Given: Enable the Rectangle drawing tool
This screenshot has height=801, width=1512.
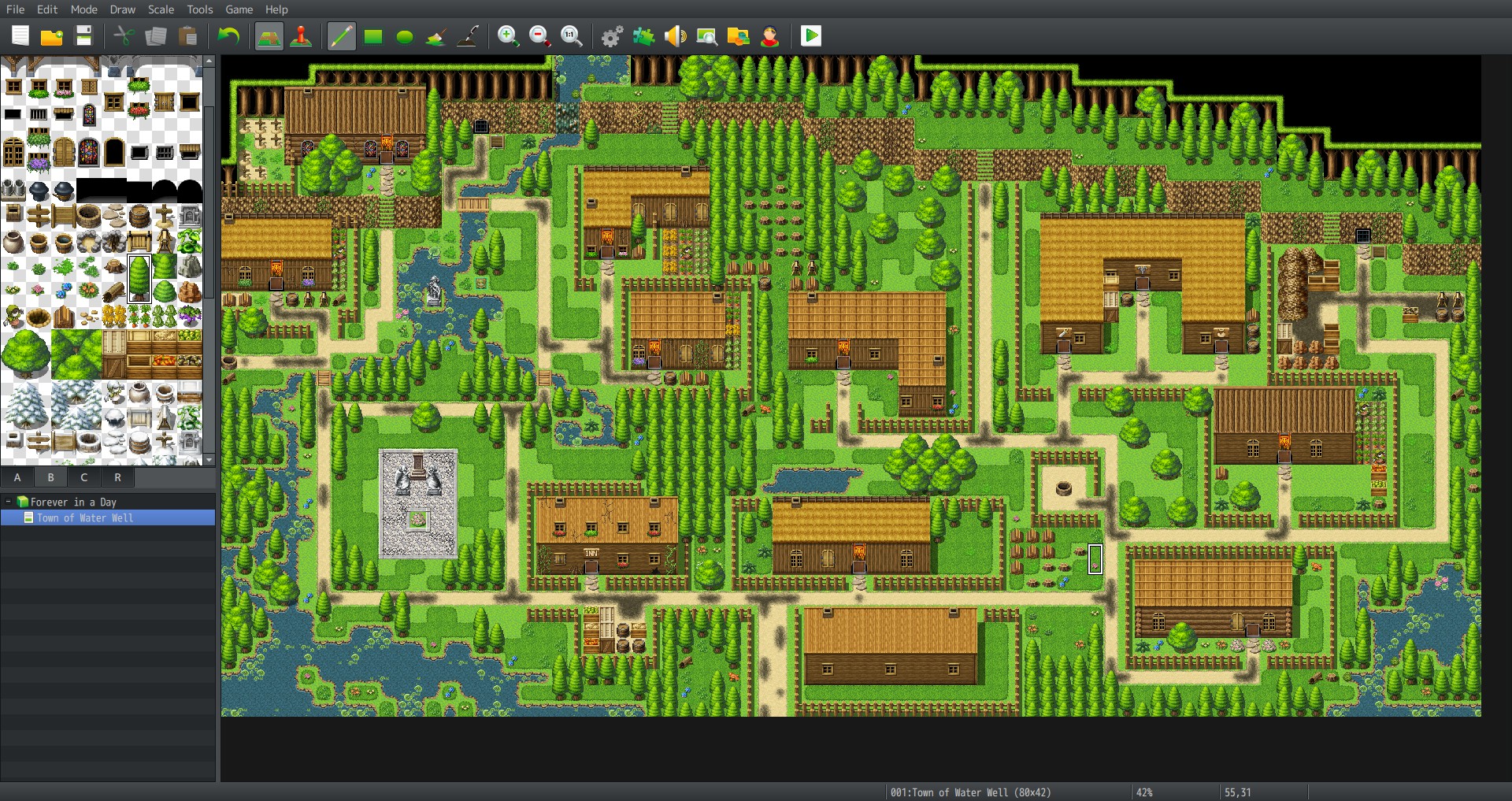Looking at the screenshot, I should [x=372, y=35].
